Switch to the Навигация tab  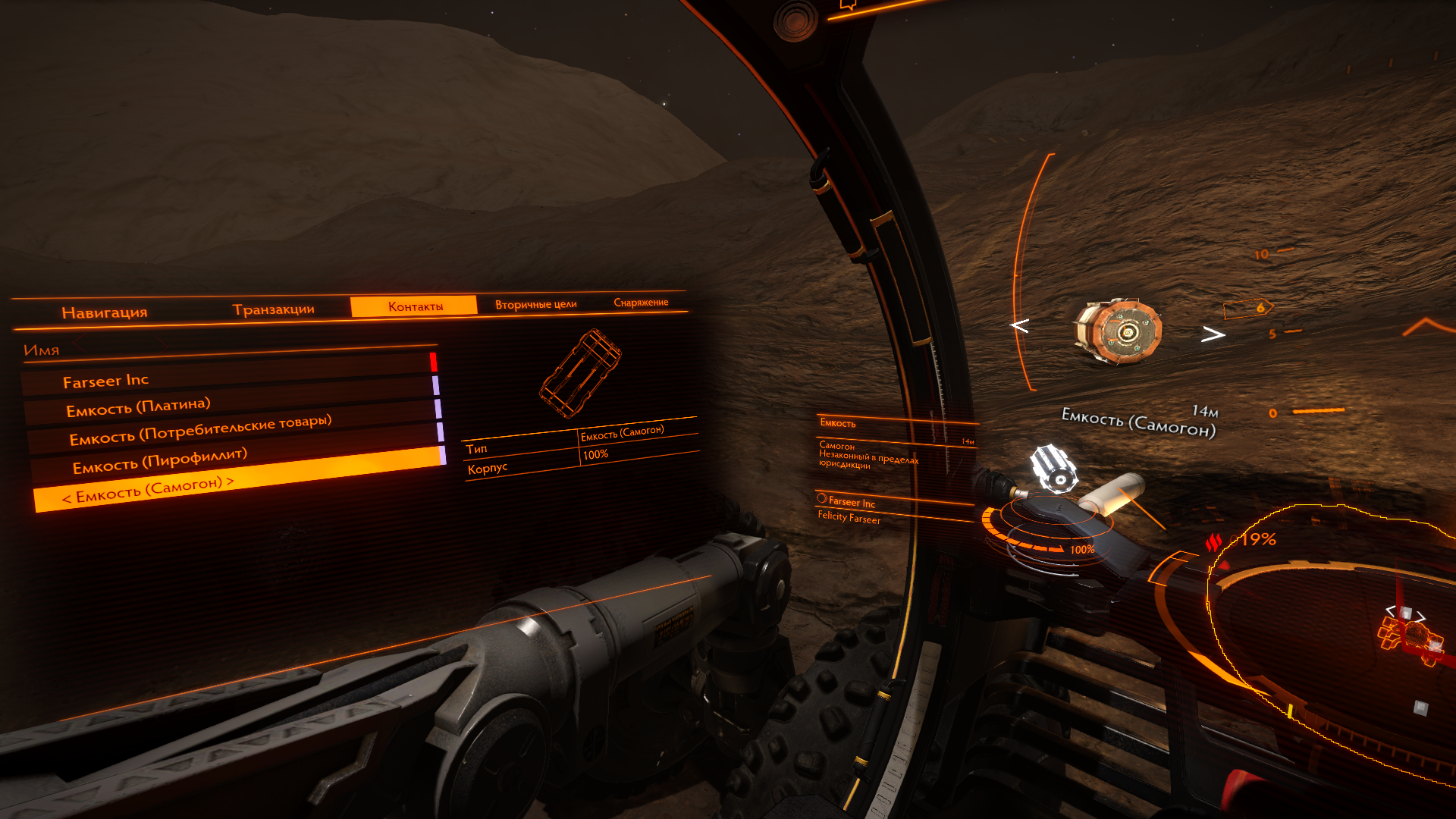tap(105, 312)
